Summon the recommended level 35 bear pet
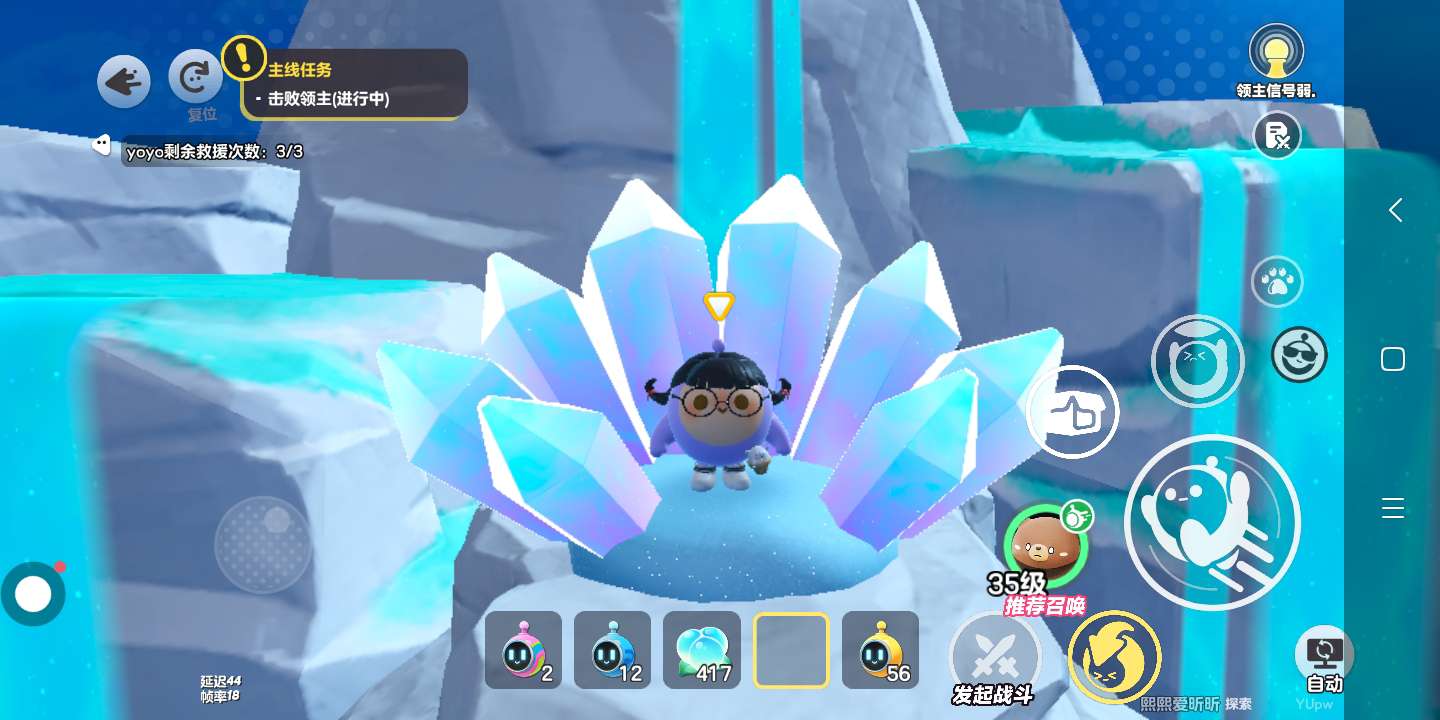This screenshot has height=720, width=1440. click(x=1046, y=545)
